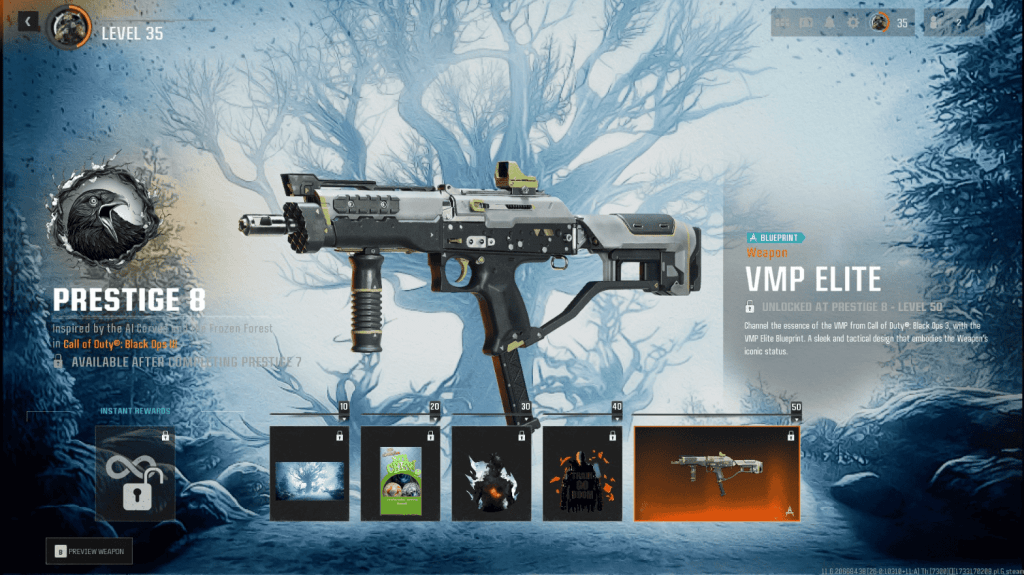
Task: Select the level 40 orange figure reward
Action: [x=583, y=473]
